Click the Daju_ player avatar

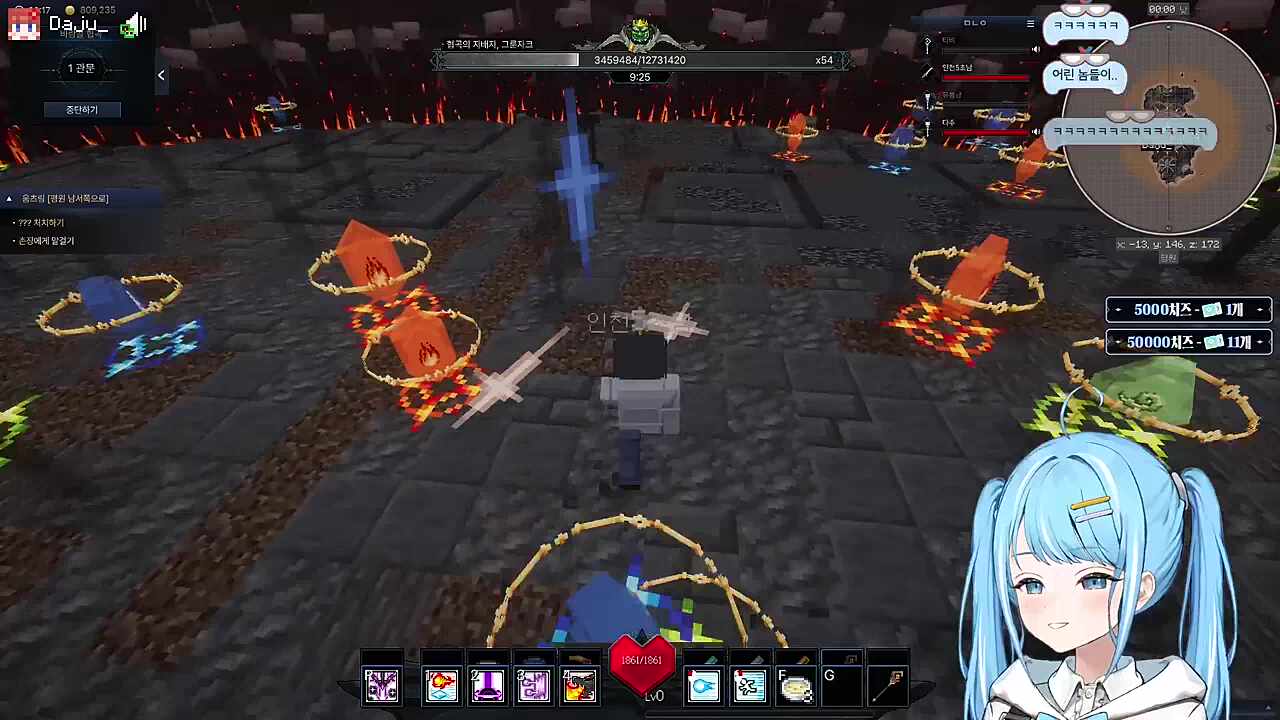[x=24, y=25]
